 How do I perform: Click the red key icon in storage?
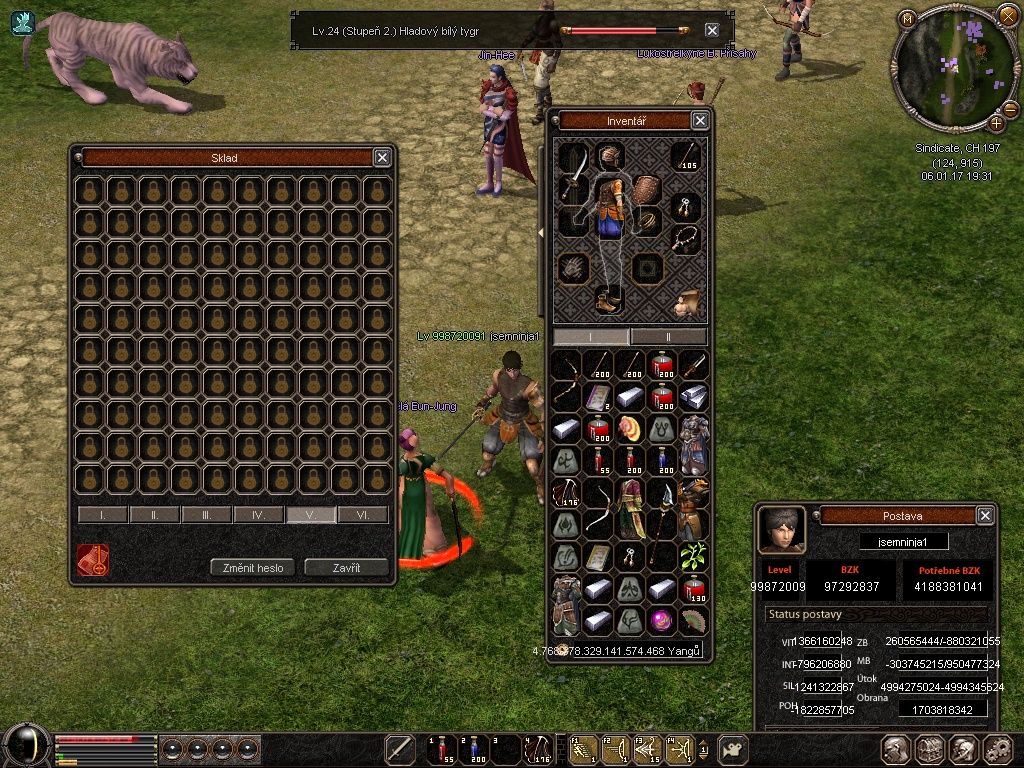pos(93,560)
